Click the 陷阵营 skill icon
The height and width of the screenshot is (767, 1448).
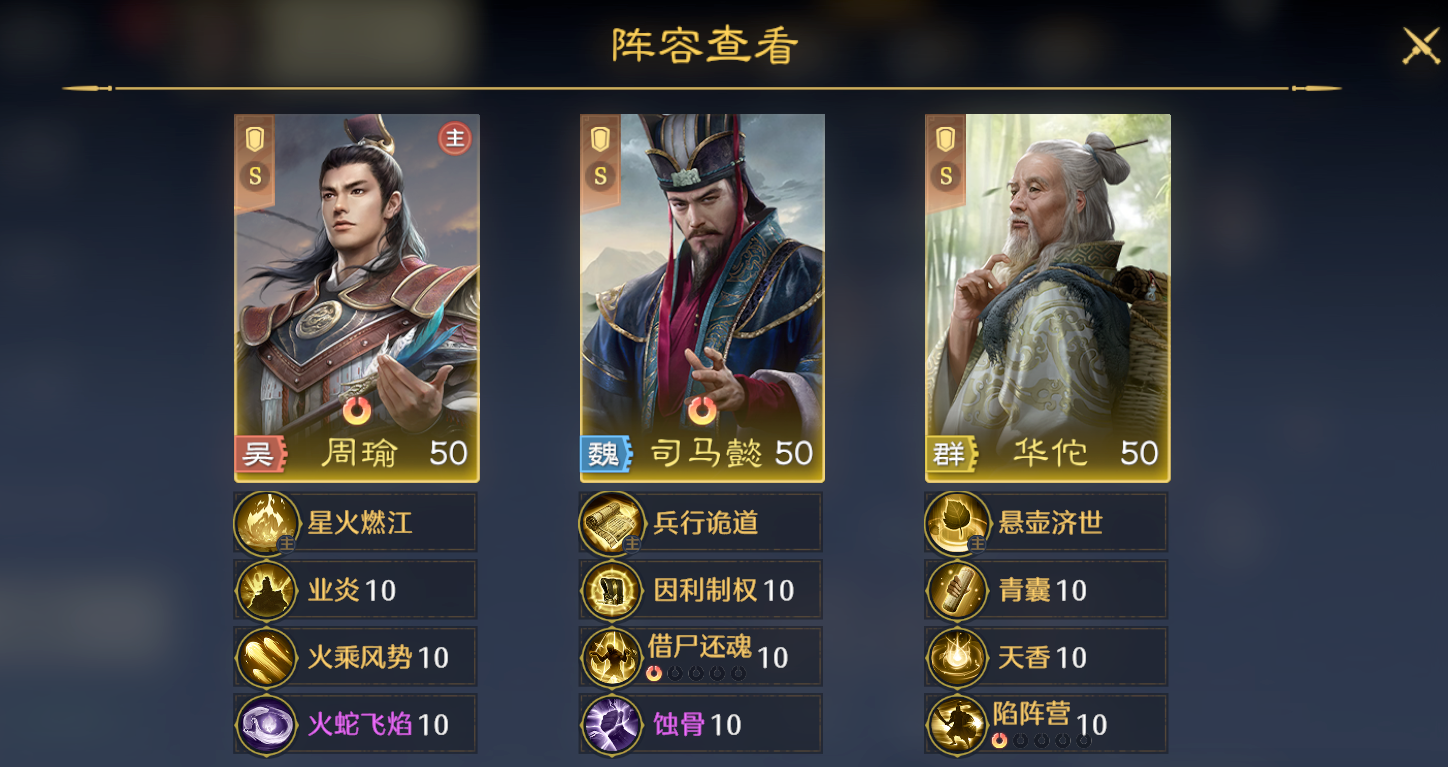(957, 722)
